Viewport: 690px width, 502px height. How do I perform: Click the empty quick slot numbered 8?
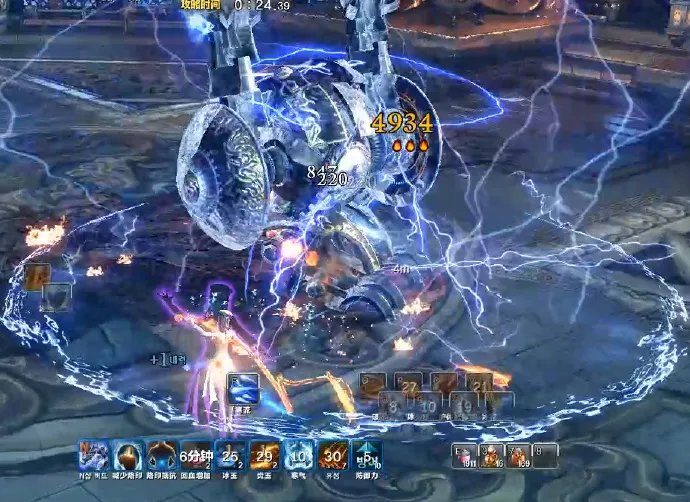coord(545,456)
